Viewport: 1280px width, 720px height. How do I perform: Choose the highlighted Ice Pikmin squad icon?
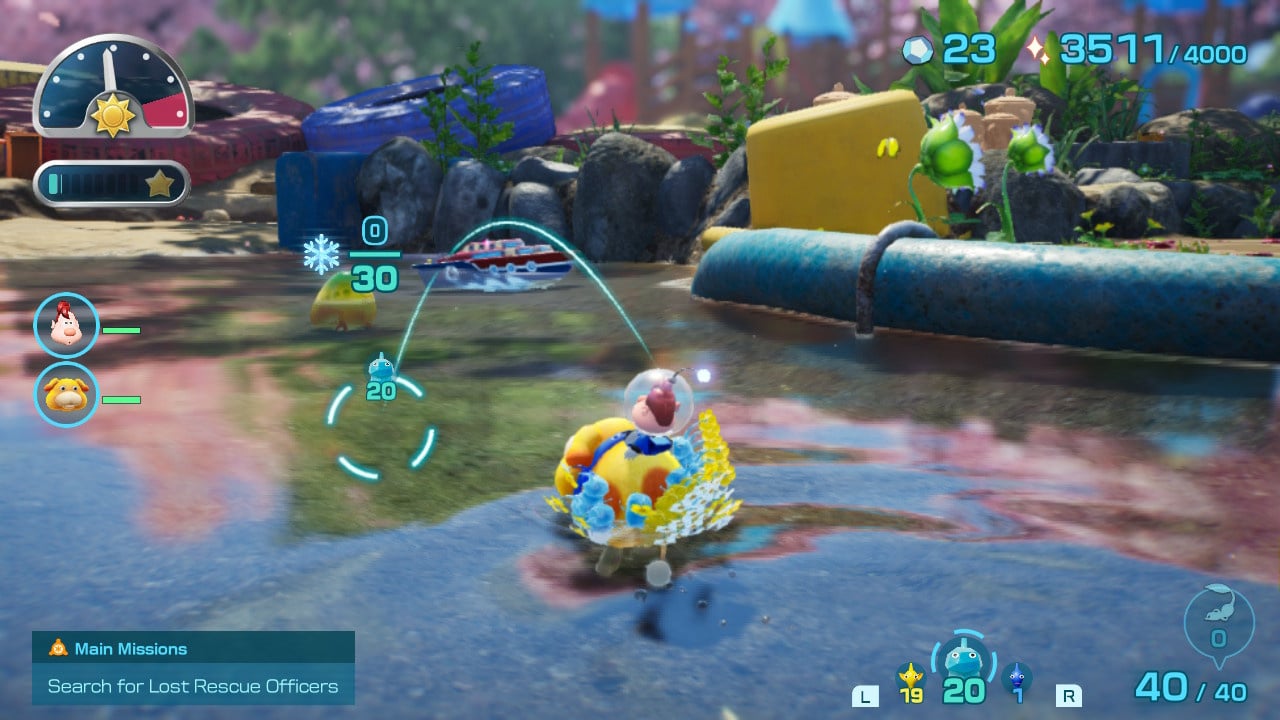tap(963, 662)
